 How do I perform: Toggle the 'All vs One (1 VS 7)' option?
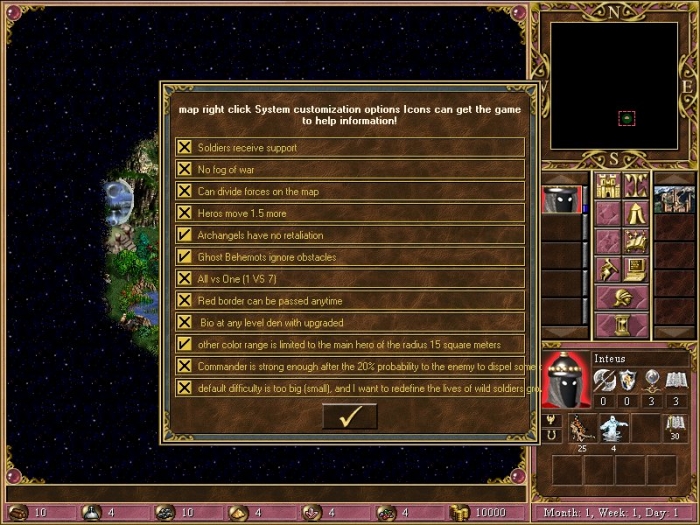185,279
